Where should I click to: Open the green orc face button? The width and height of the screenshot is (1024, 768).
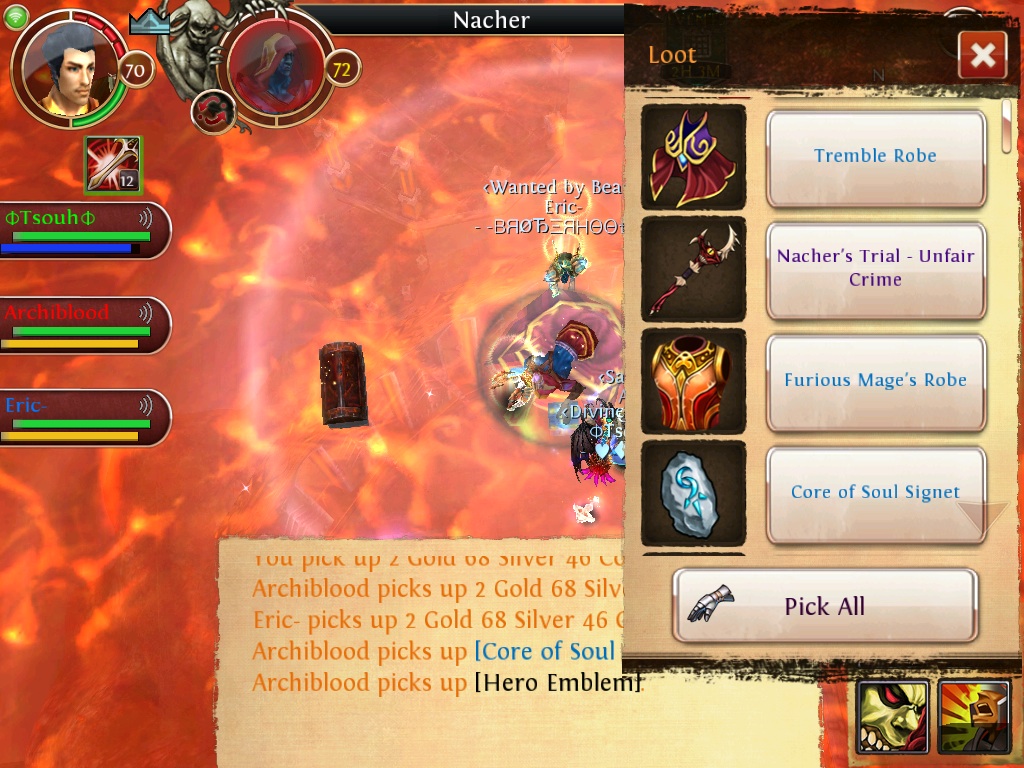[893, 717]
